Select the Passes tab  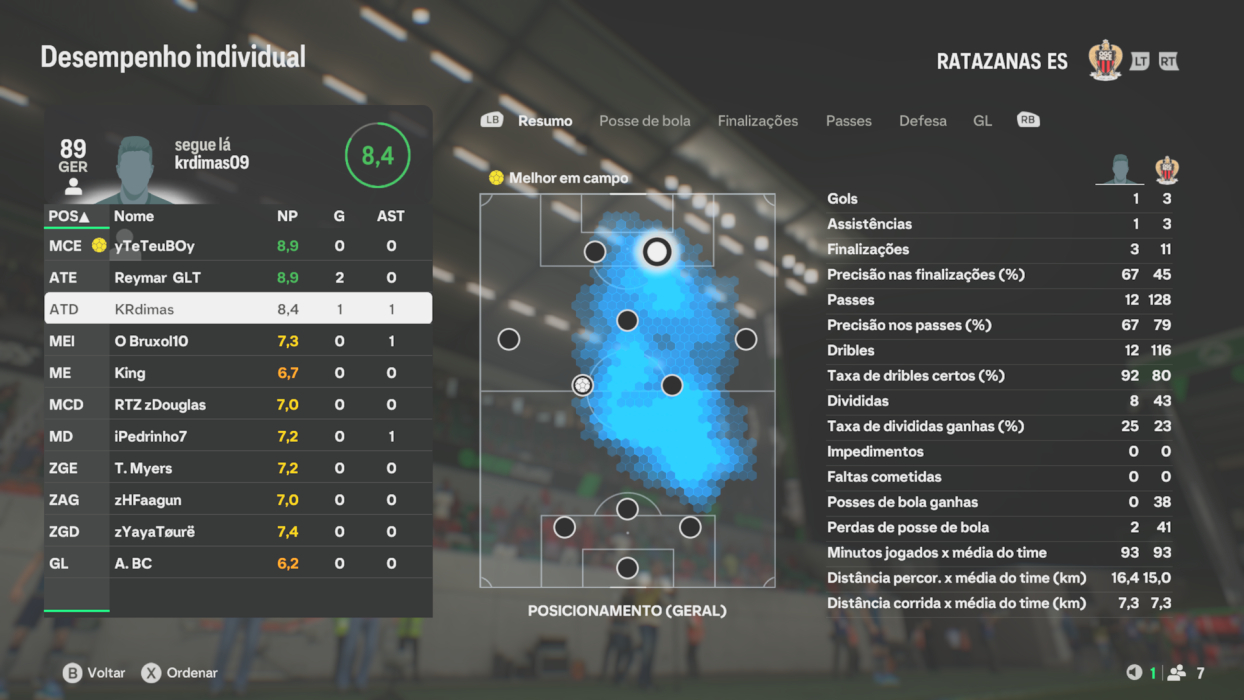(848, 121)
